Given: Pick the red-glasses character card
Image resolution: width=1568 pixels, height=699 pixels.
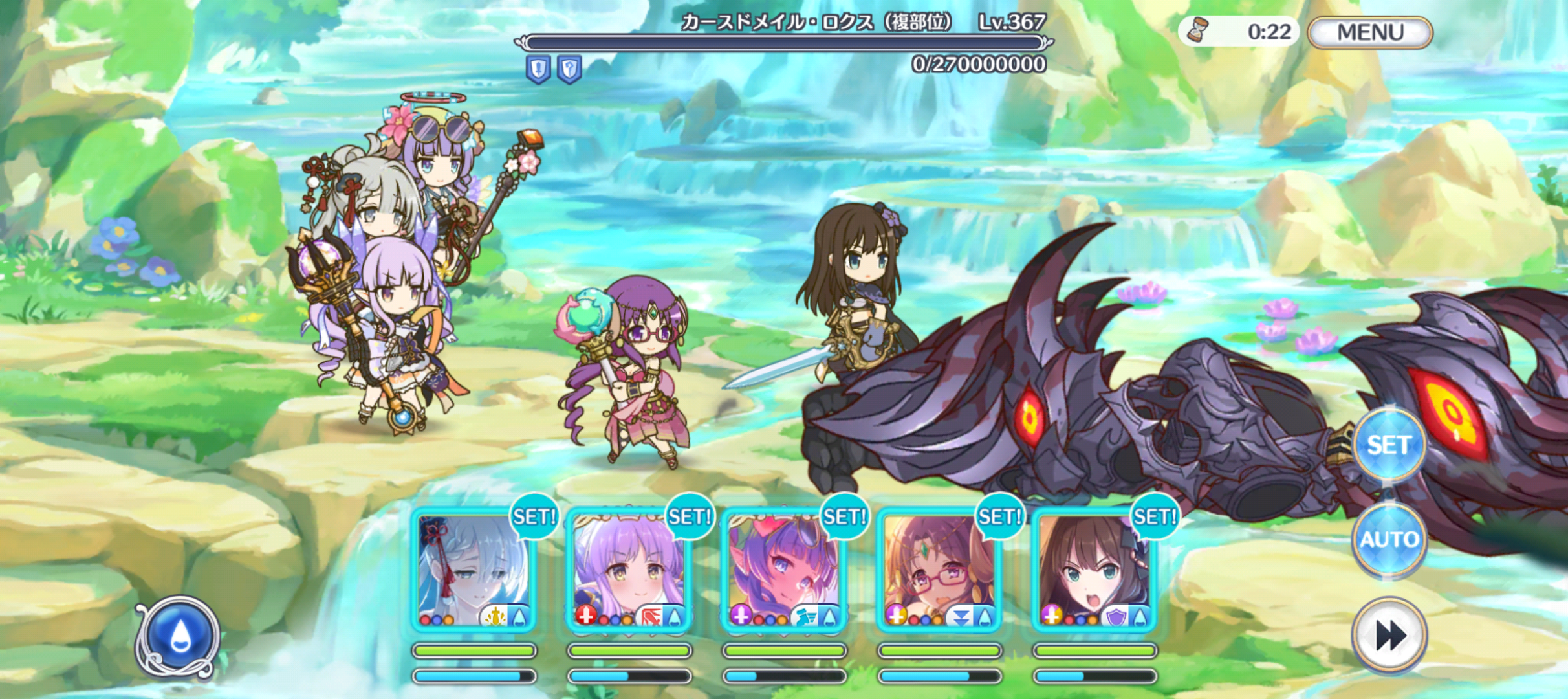Looking at the screenshot, I should point(939,571).
